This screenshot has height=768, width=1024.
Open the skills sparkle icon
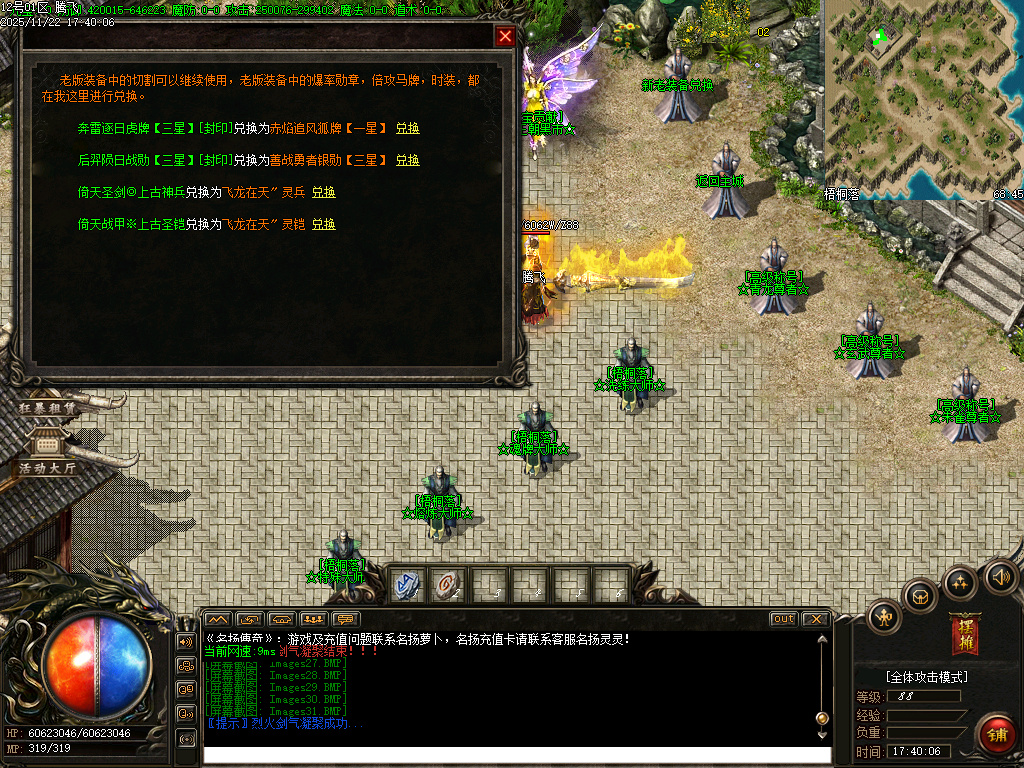960,583
